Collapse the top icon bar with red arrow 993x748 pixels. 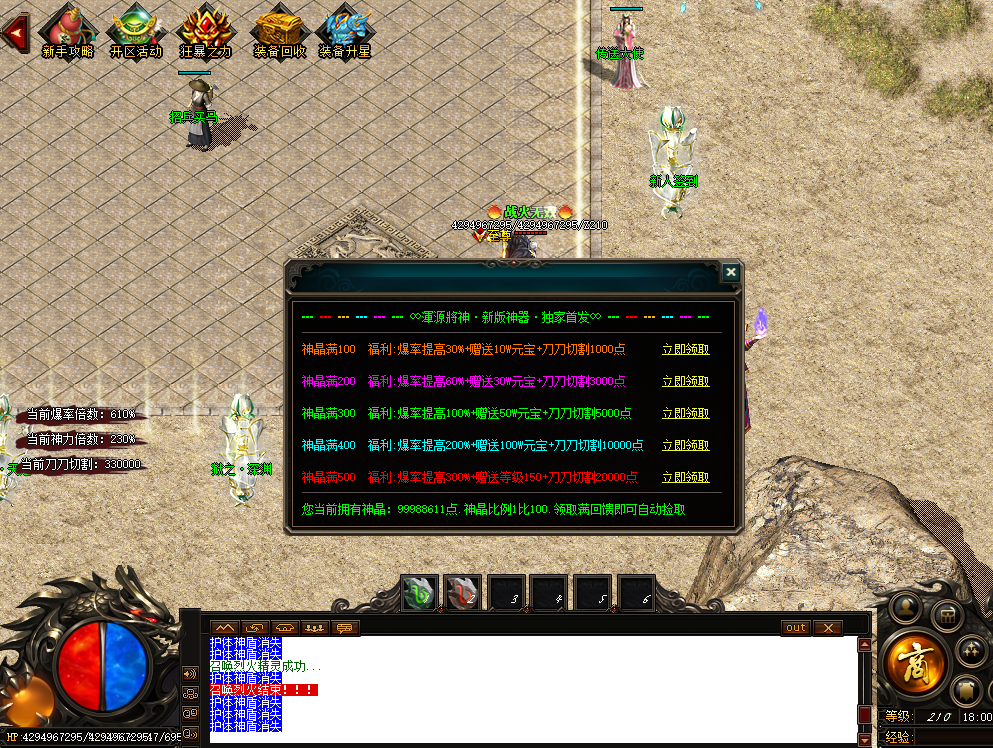point(14,33)
